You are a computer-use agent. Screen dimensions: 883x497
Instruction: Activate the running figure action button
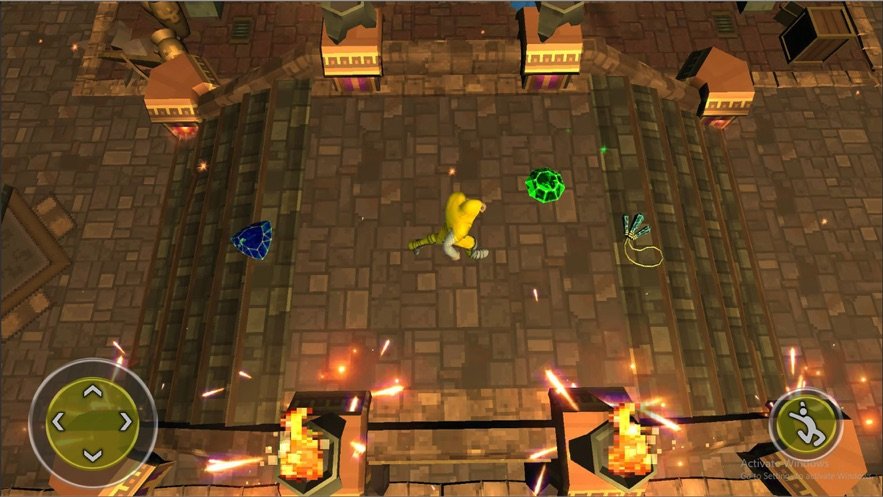coord(805,424)
